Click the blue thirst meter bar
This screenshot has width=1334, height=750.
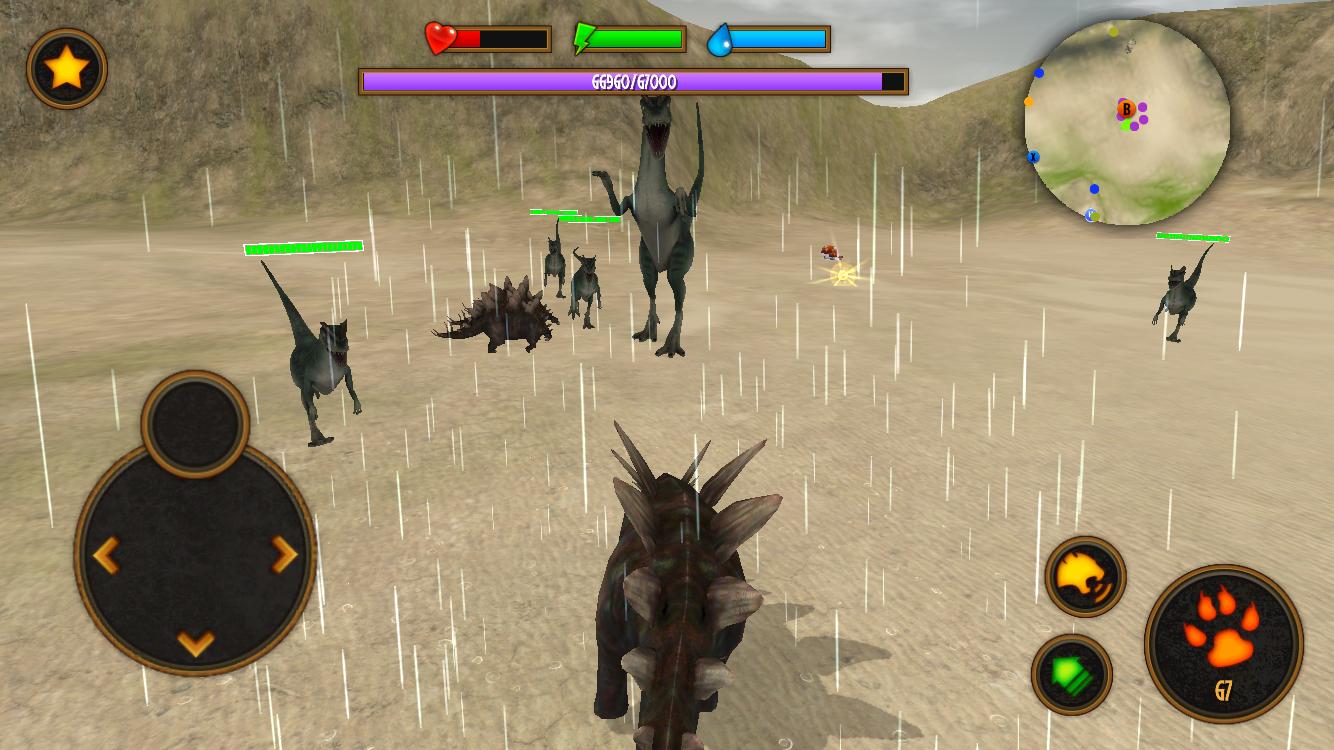pyautogui.click(x=775, y=38)
